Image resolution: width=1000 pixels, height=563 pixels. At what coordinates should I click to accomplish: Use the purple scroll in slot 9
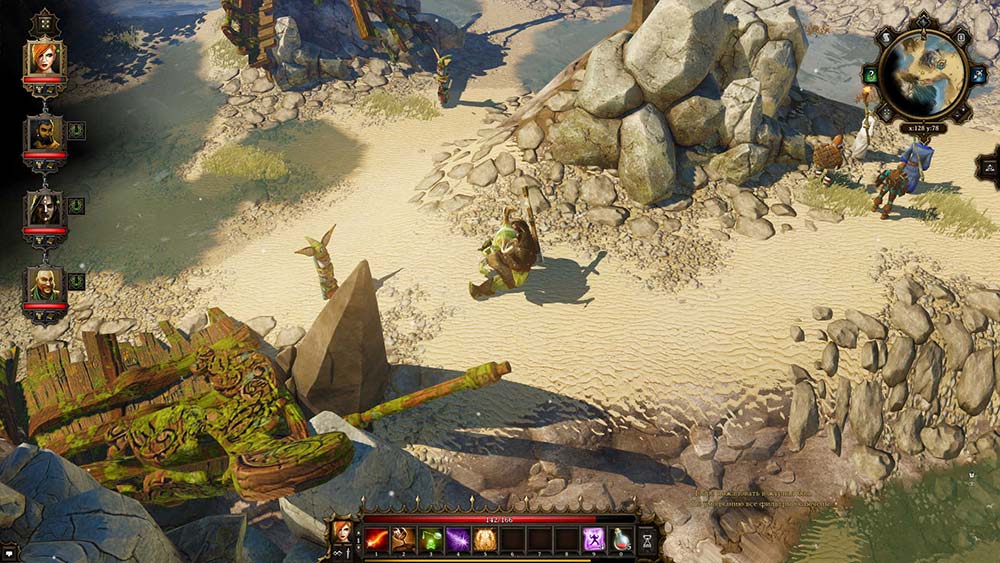point(594,540)
